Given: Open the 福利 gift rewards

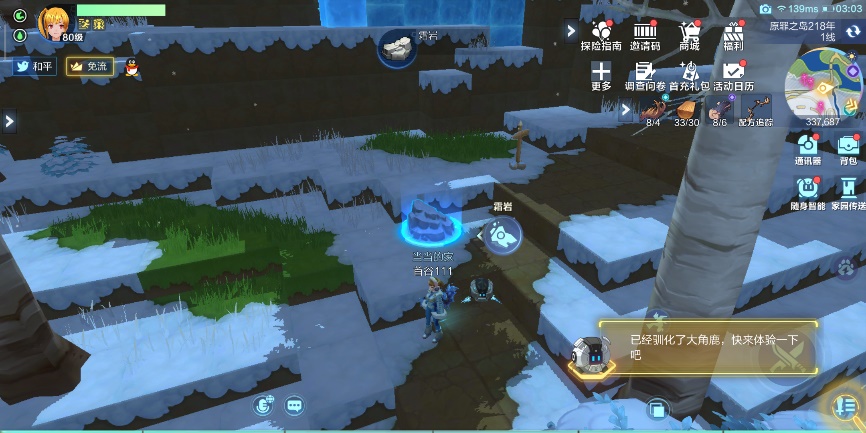Looking at the screenshot, I should [x=734, y=34].
